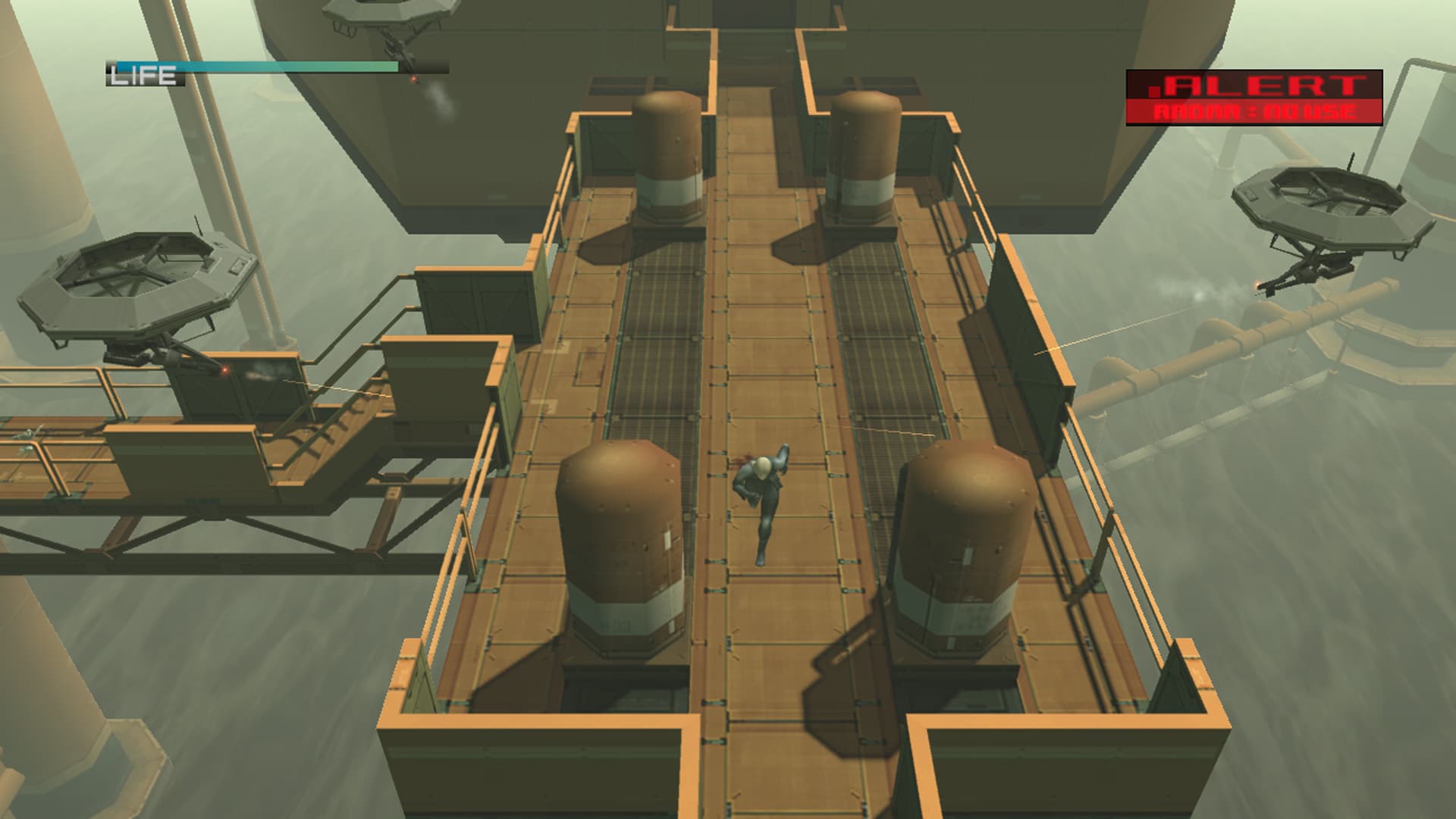The image size is (1456, 819).
Task: Click the upper-left tank between the grates
Action: (x=667, y=152)
